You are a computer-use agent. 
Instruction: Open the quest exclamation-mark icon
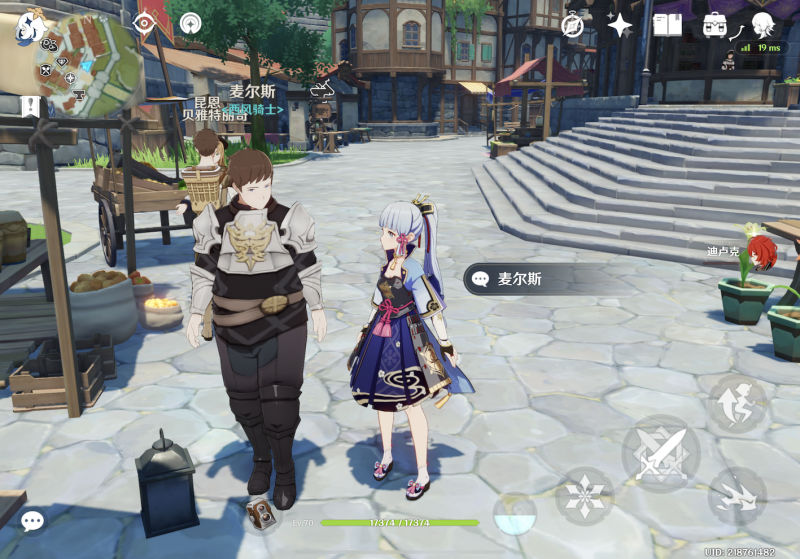pos(29,105)
